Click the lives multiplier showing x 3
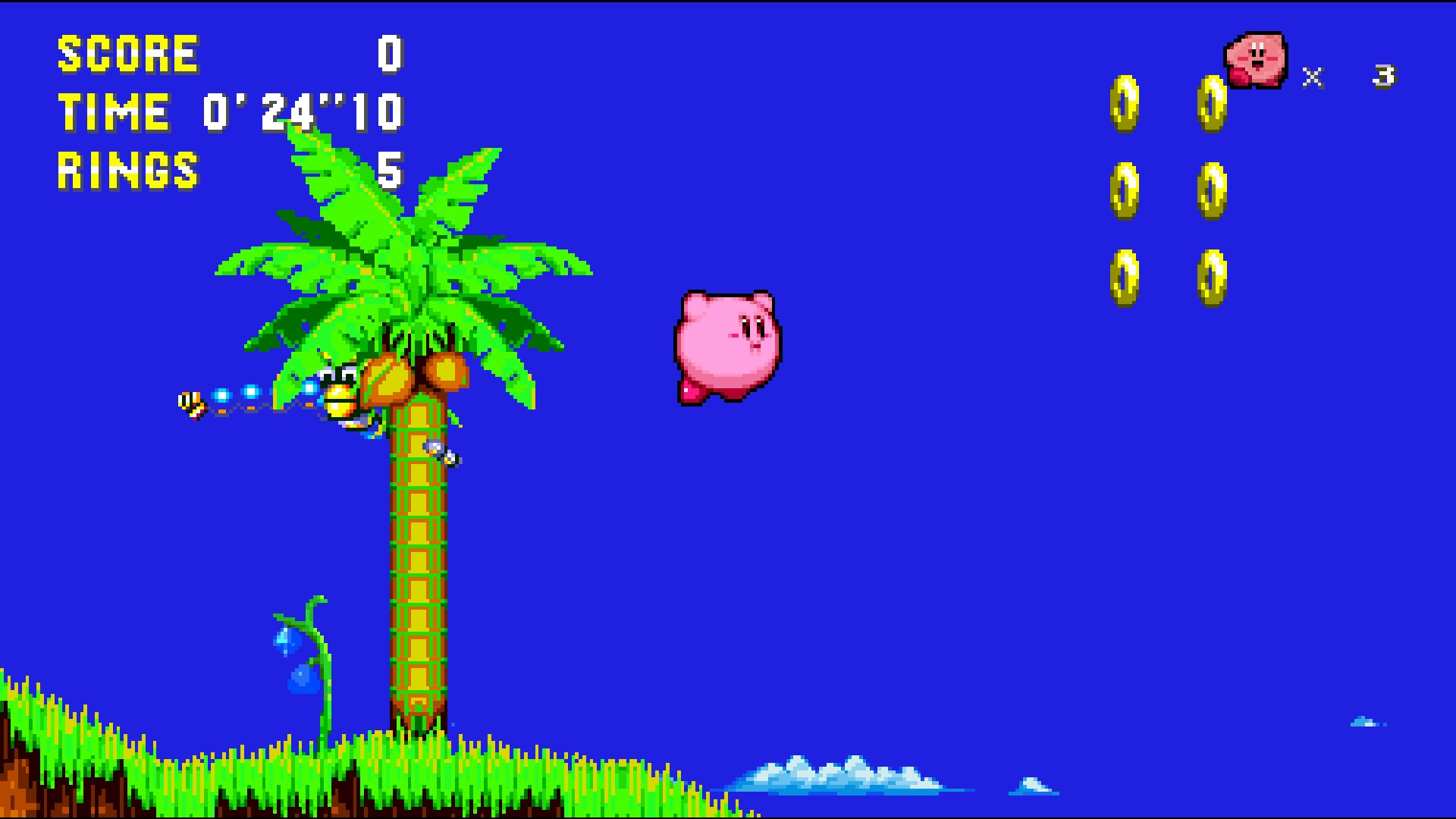Screen dimensions: 1456x819 click(x=1350, y=76)
